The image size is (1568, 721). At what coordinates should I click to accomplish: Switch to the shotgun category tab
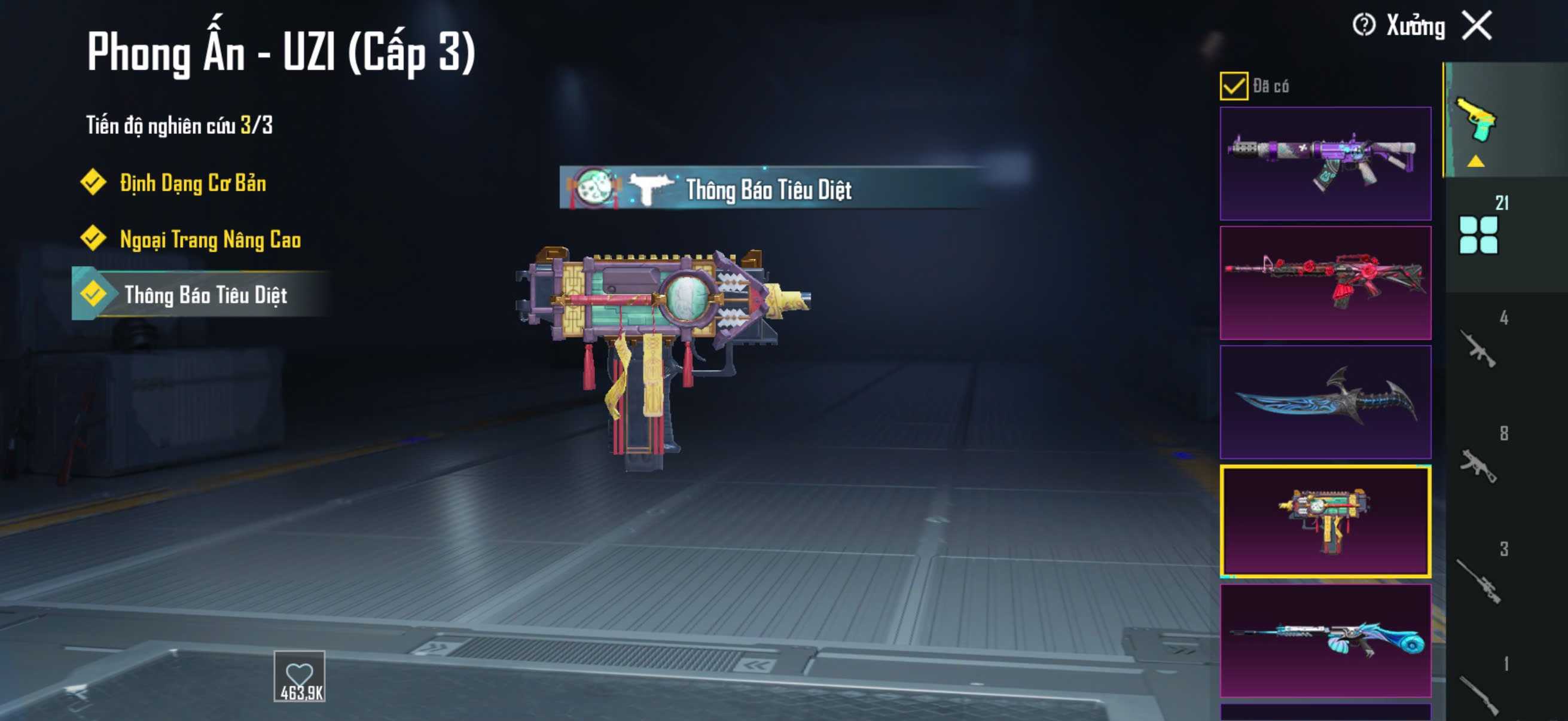[1478, 693]
